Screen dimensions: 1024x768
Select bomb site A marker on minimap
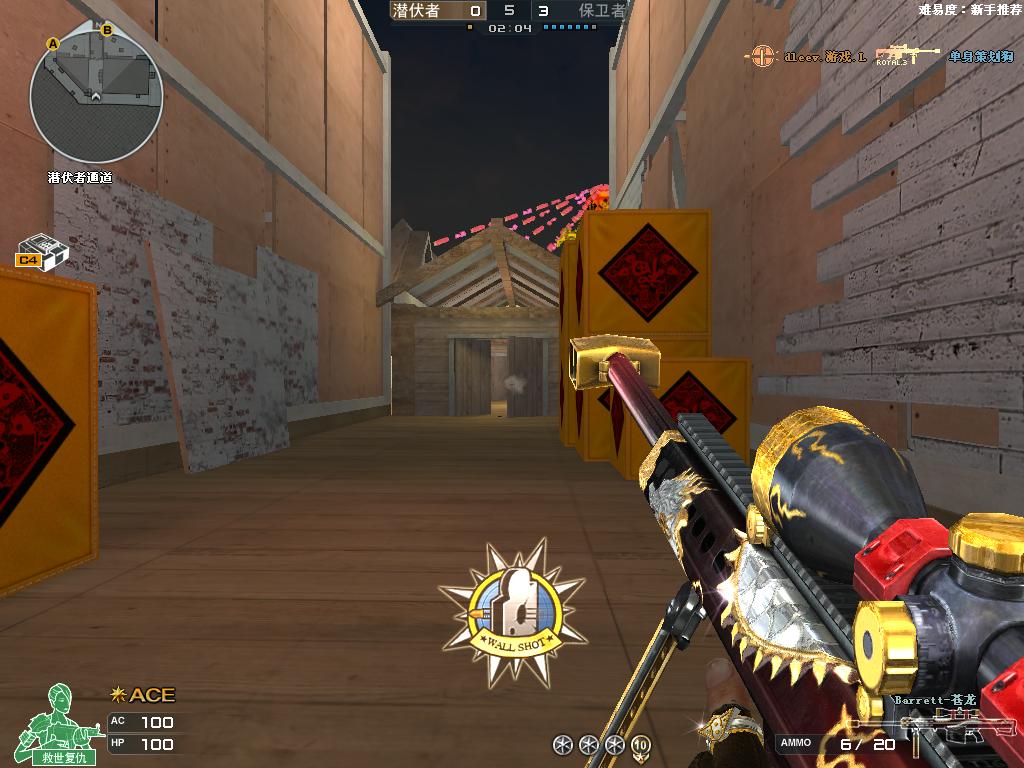53,43
